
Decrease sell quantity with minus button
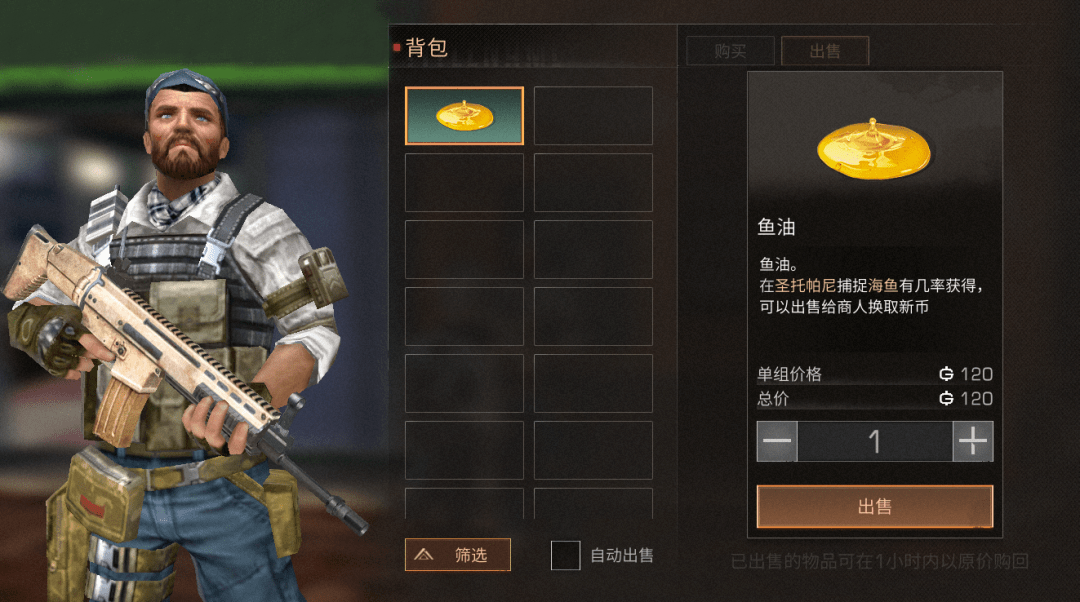[777, 441]
